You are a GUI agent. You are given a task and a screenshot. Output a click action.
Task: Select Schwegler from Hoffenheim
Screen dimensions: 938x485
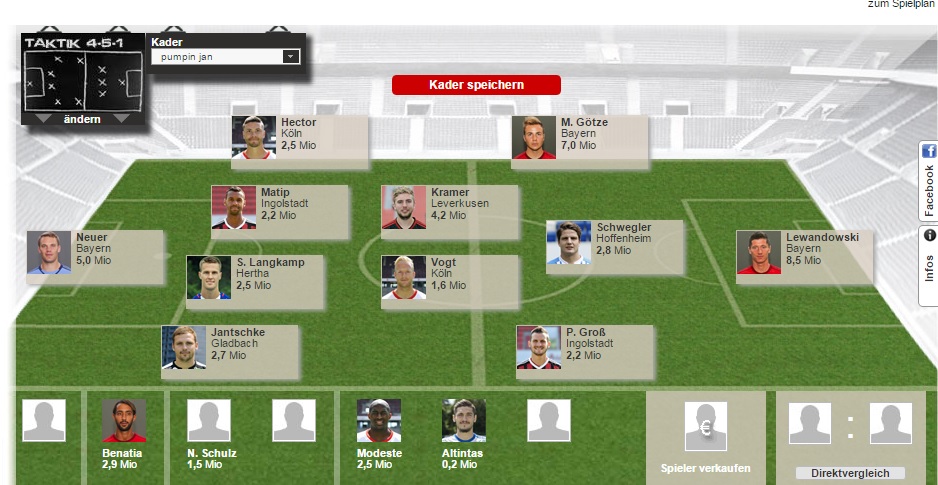[x=614, y=242]
